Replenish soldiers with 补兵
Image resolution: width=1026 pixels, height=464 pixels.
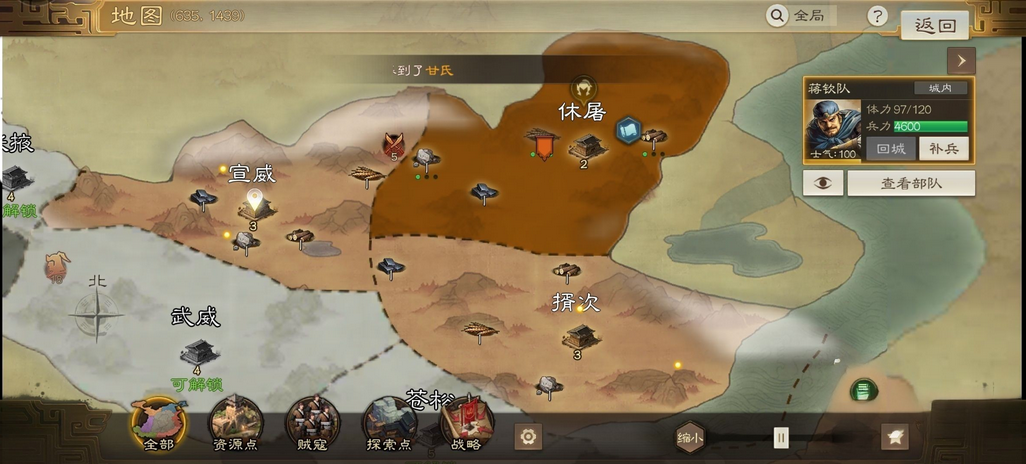coord(943,149)
